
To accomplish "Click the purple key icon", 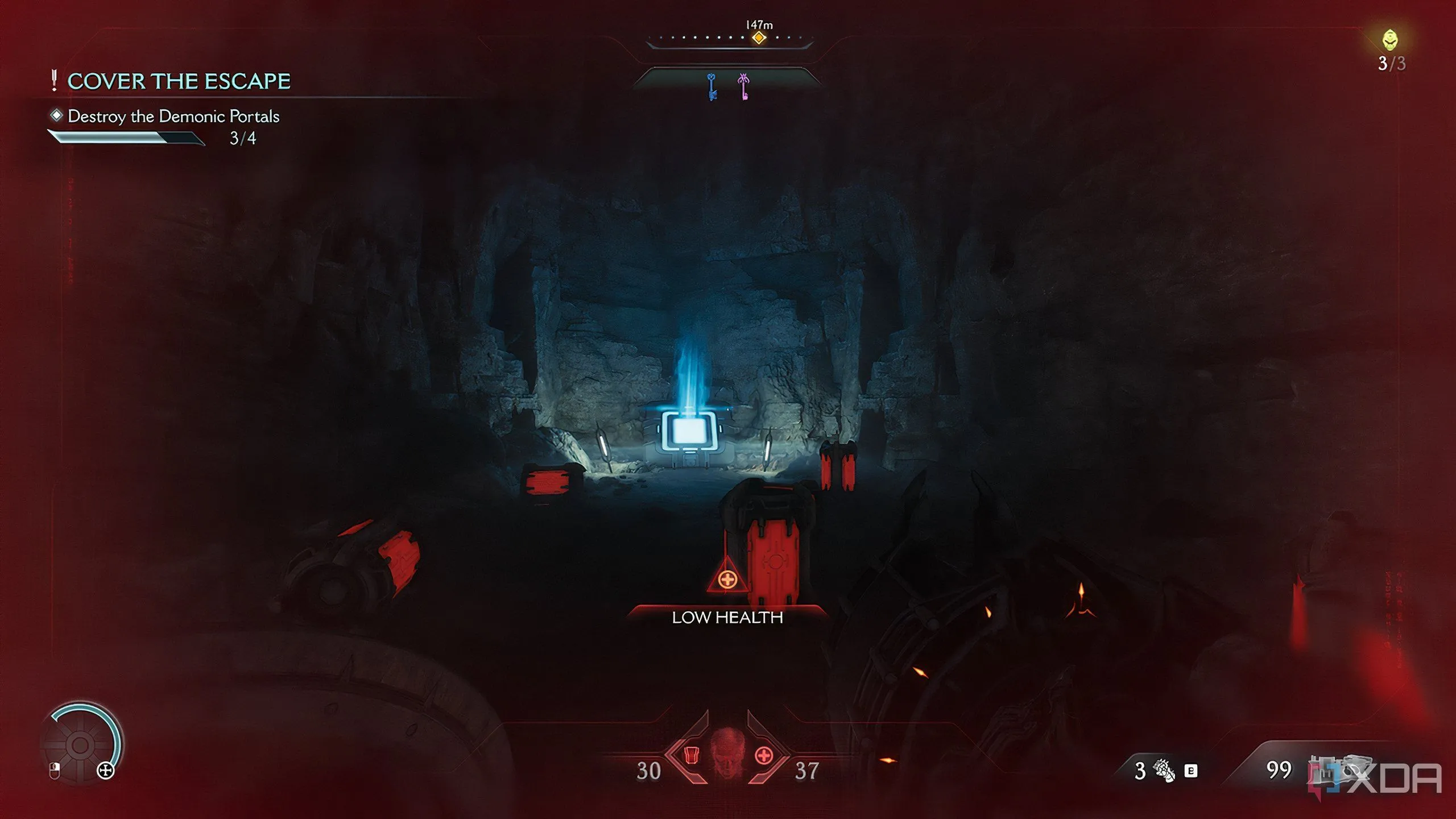I will point(743,87).
